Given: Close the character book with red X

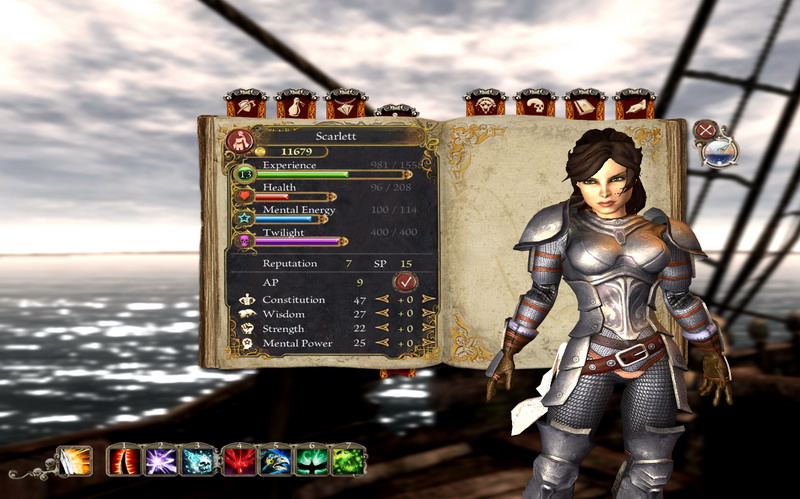Looking at the screenshot, I should pyautogui.click(x=707, y=129).
